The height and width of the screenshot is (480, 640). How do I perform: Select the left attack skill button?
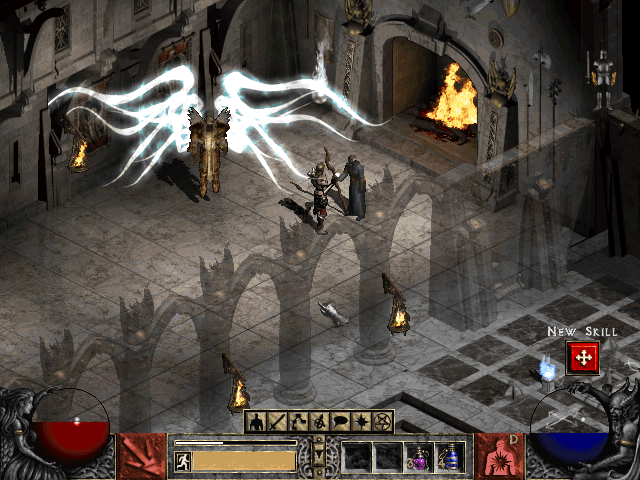pyautogui.click(x=142, y=456)
